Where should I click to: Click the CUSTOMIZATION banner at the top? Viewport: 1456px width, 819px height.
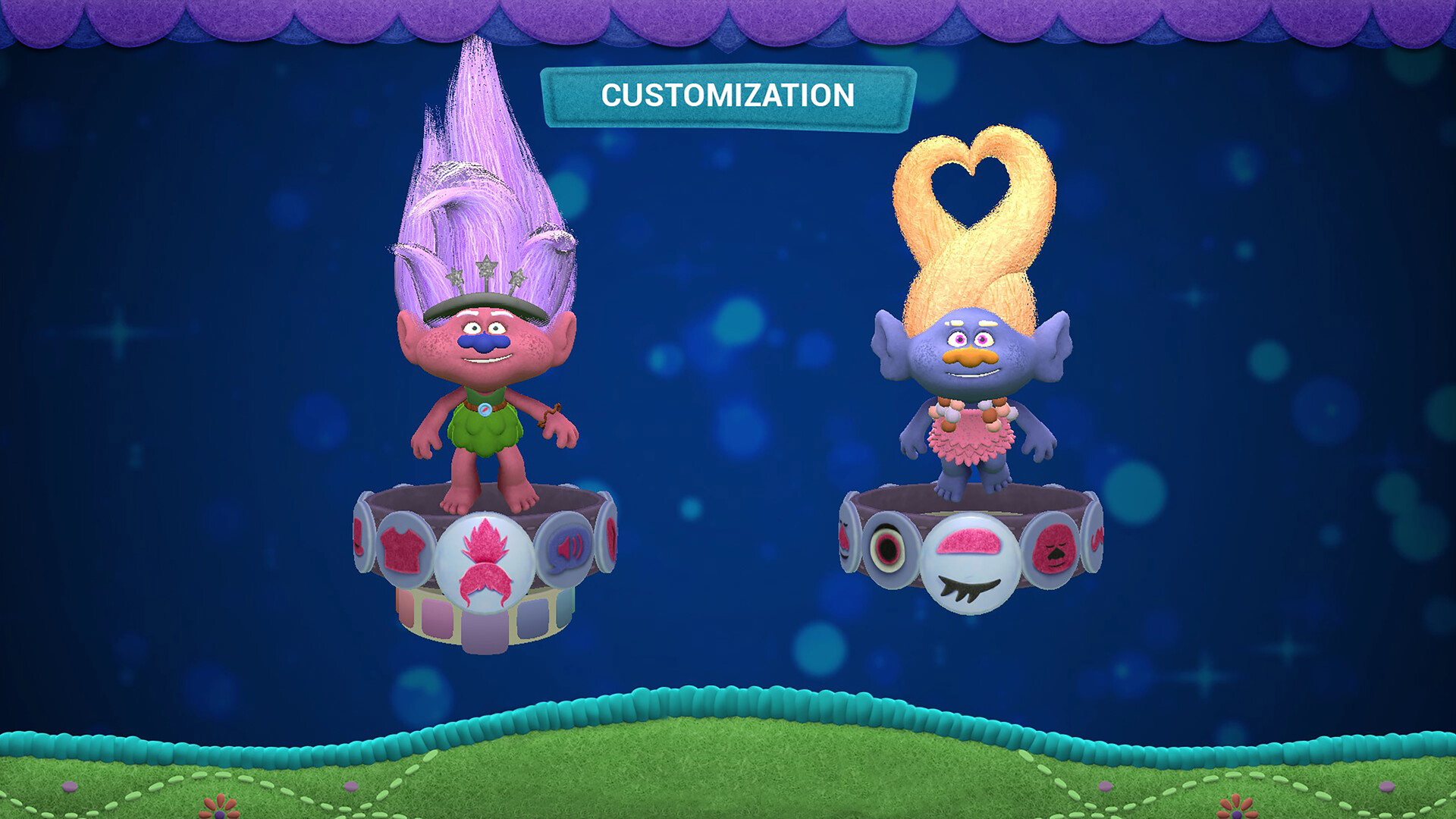point(726,95)
